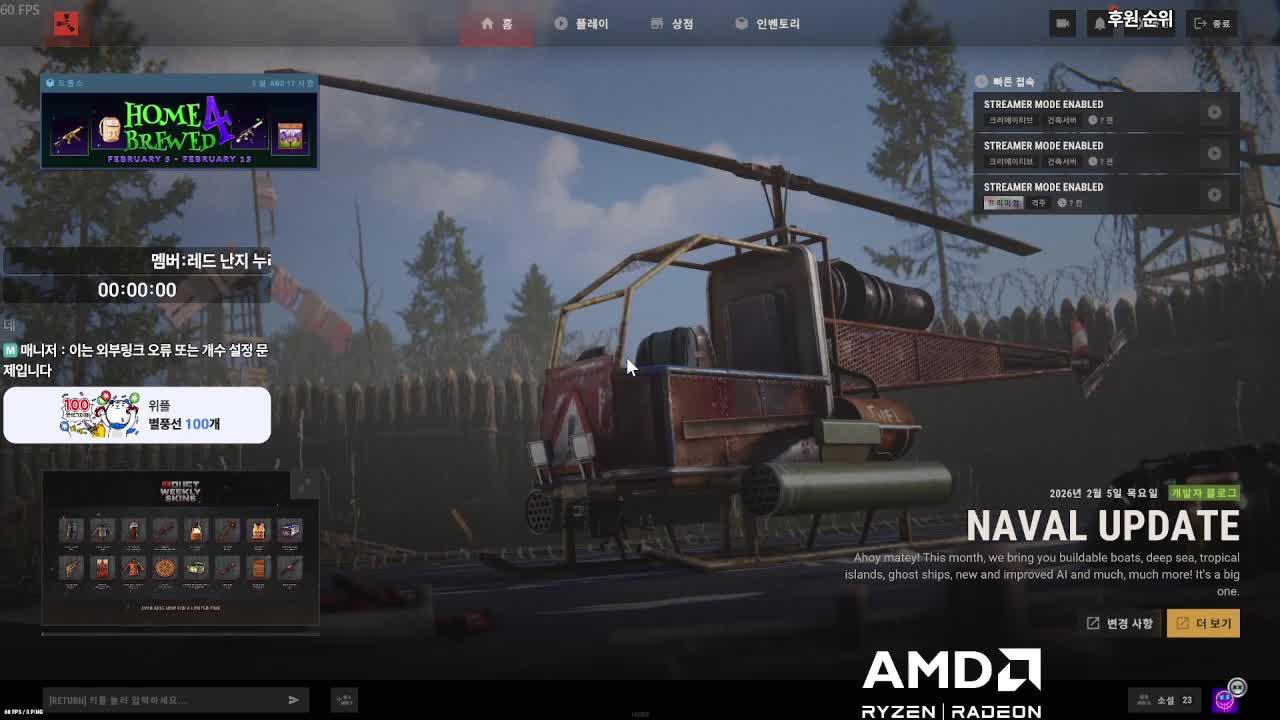Open the Naval Update headline
The height and width of the screenshot is (720, 1280).
(1102, 526)
